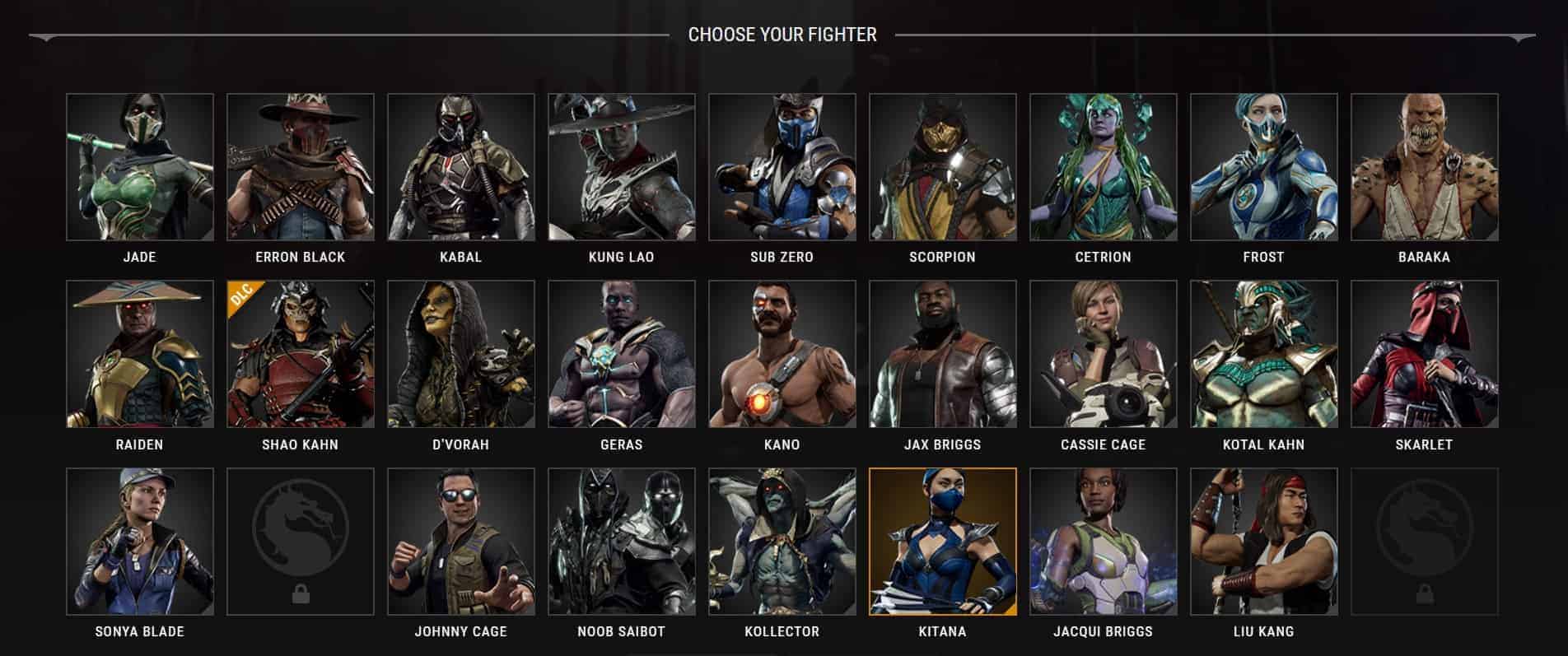Select the Geras fighter tile
The height and width of the screenshot is (656, 1568).
pyautogui.click(x=622, y=354)
